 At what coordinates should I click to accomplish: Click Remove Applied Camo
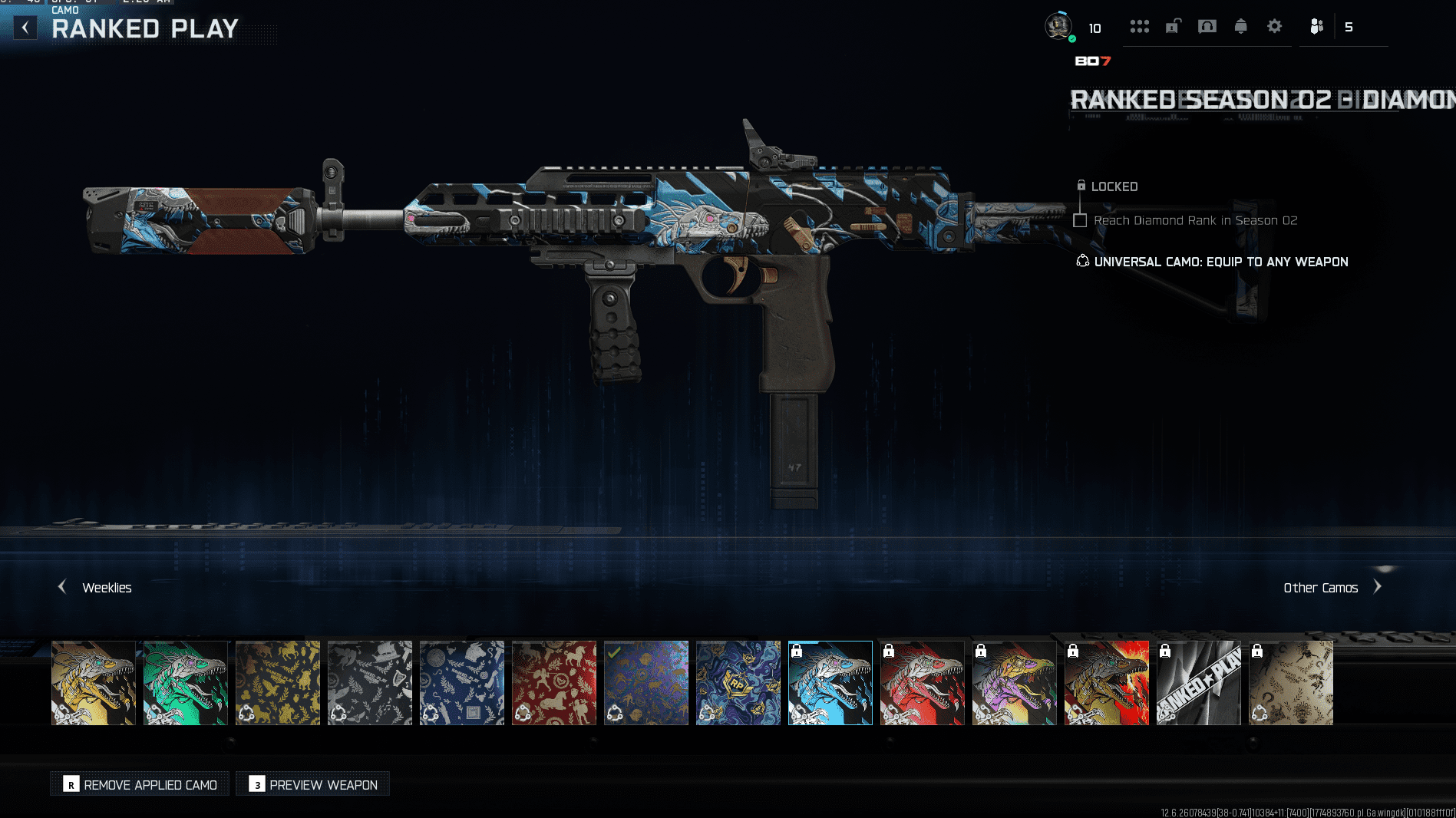click(140, 784)
